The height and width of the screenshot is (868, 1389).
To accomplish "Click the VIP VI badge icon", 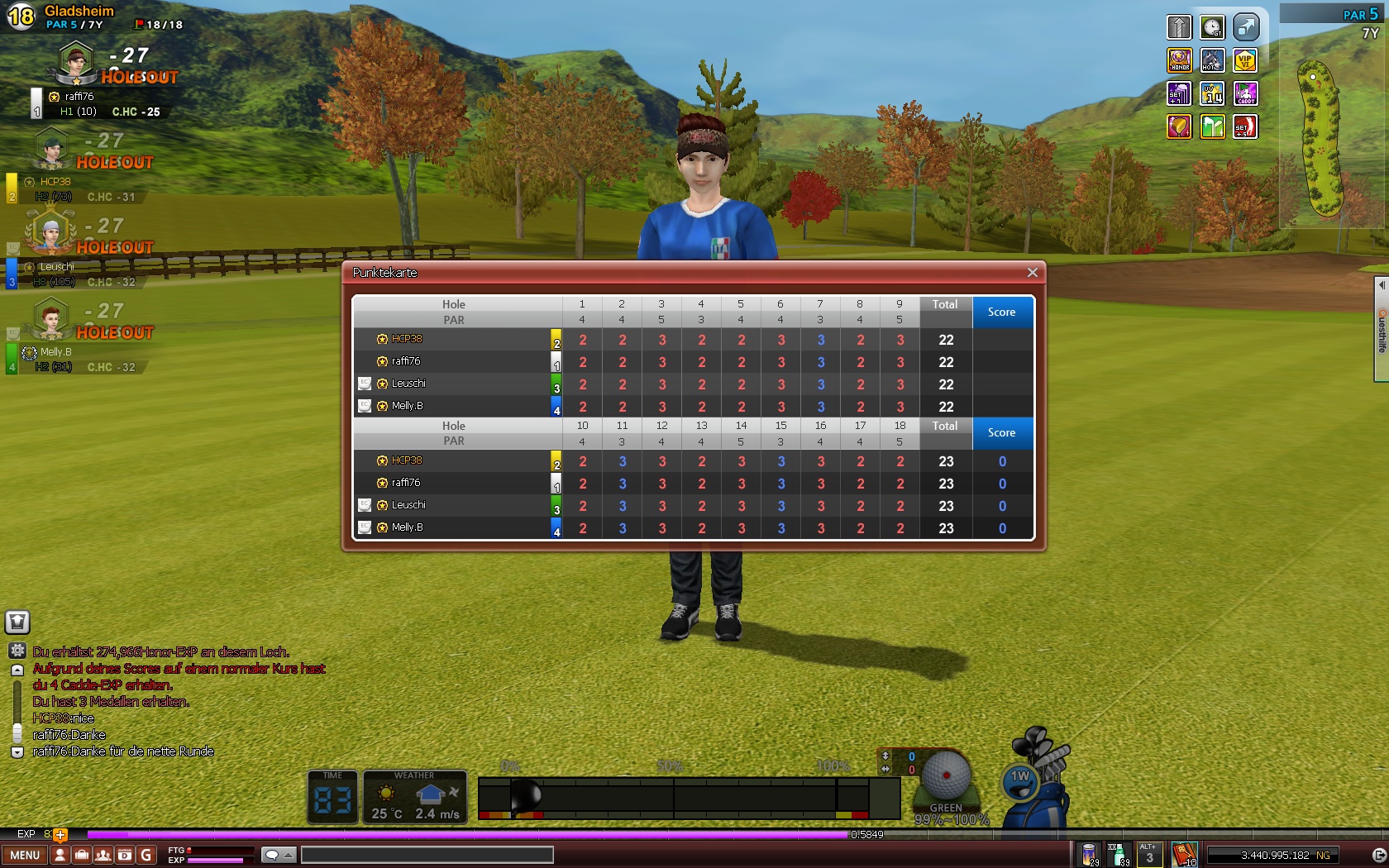I will (x=1245, y=60).
